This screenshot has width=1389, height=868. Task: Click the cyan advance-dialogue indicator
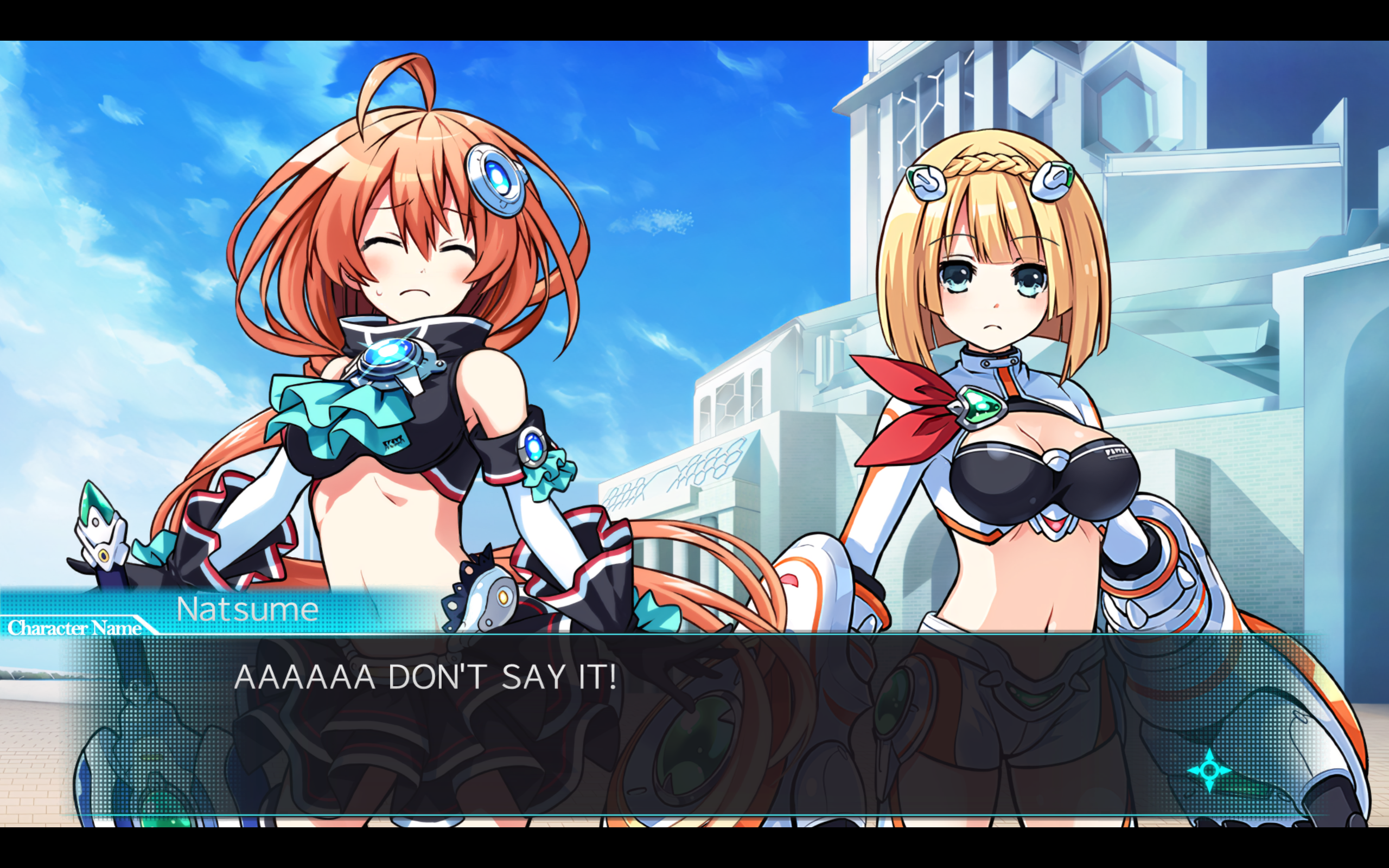click(x=1209, y=770)
